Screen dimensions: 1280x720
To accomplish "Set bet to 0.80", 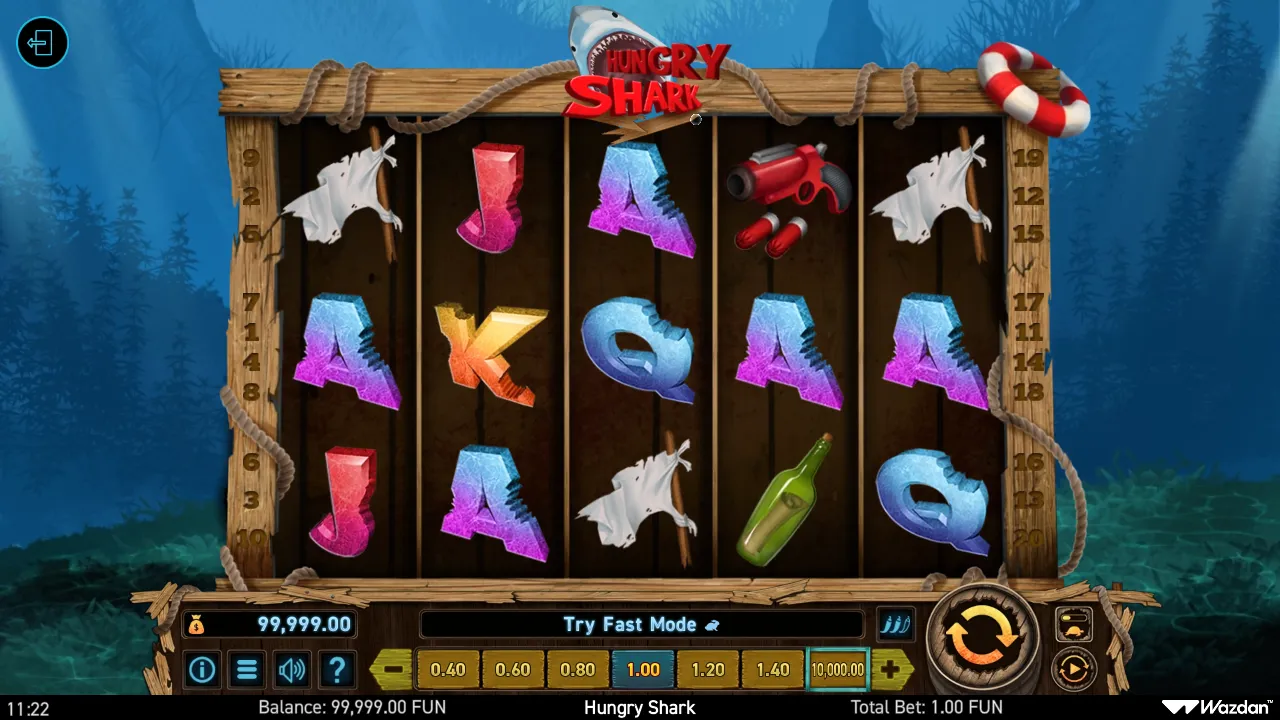I will click(578, 669).
